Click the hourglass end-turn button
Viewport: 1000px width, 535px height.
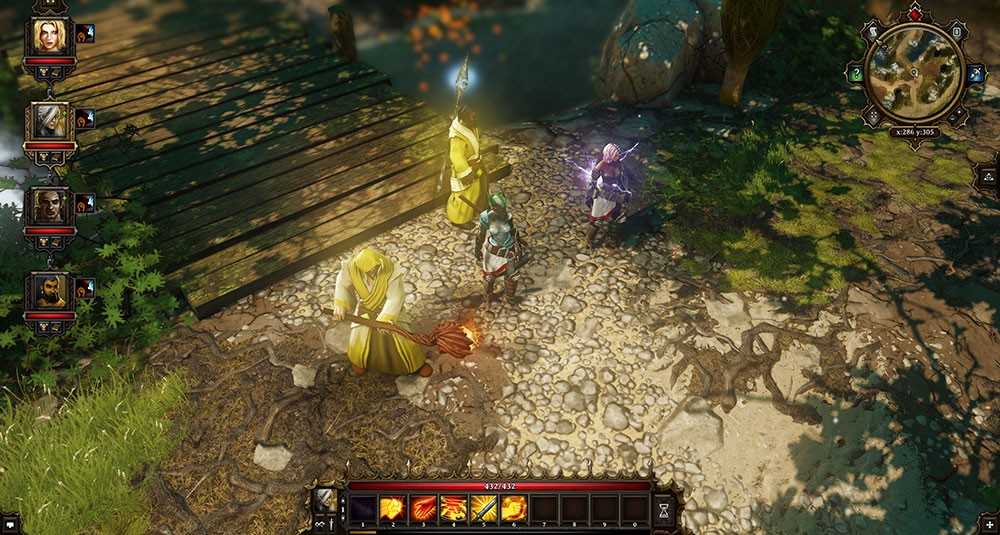click(x=664, y=509)
